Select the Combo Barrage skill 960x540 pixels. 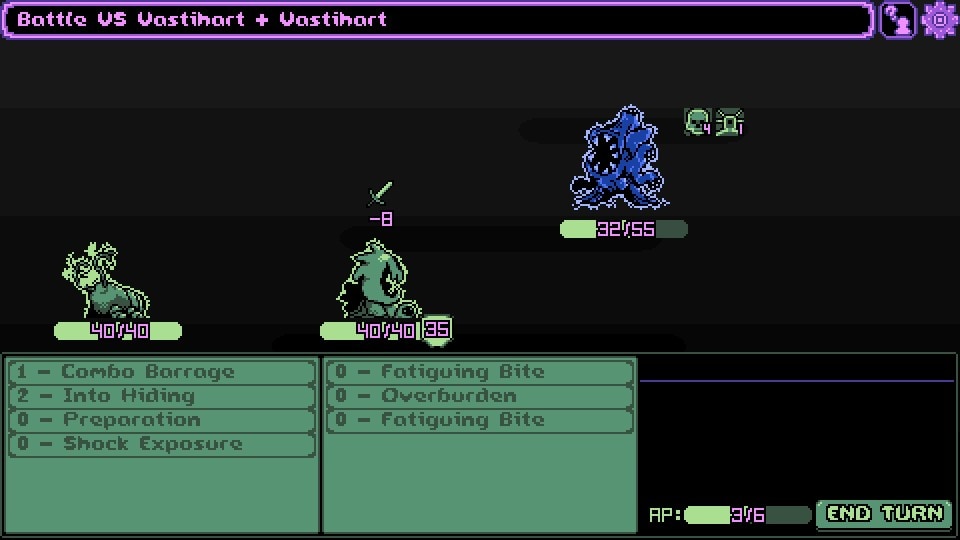[161, 372]
